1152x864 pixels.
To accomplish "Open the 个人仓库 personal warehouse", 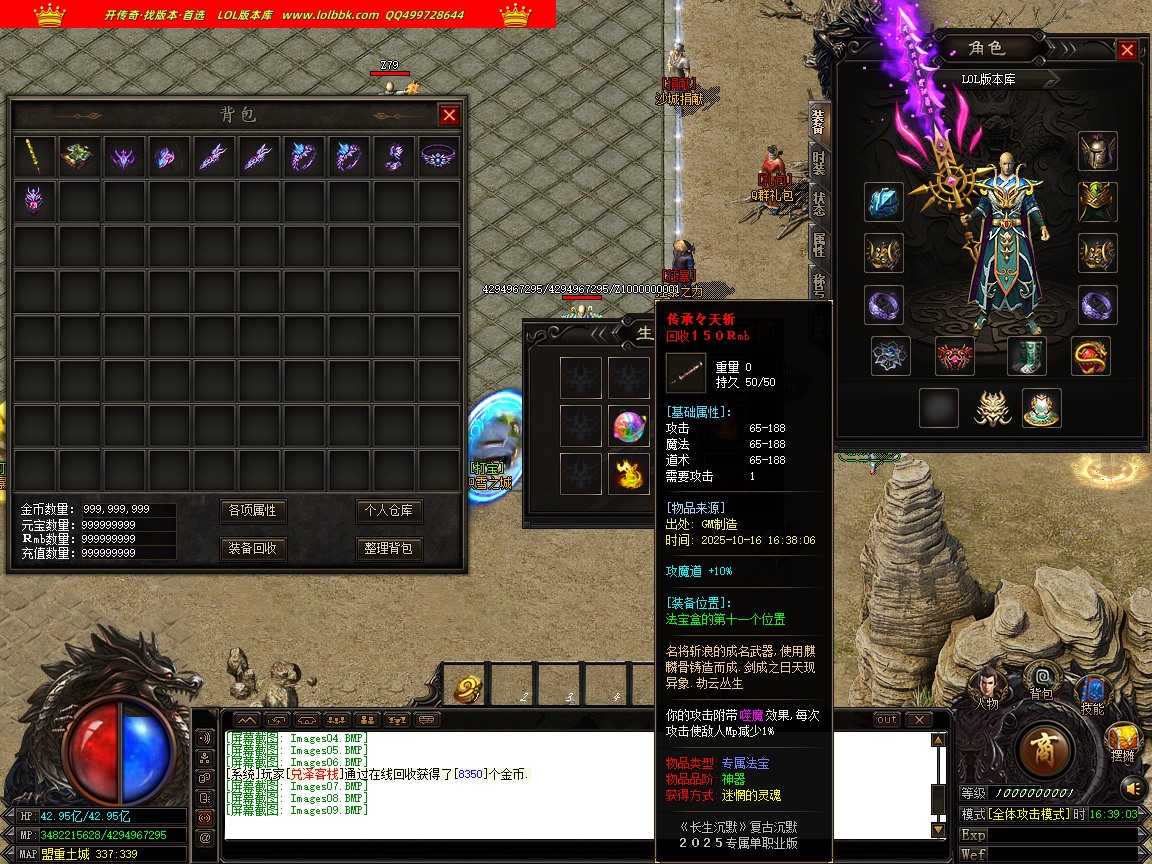I will [x=389, y=511].
